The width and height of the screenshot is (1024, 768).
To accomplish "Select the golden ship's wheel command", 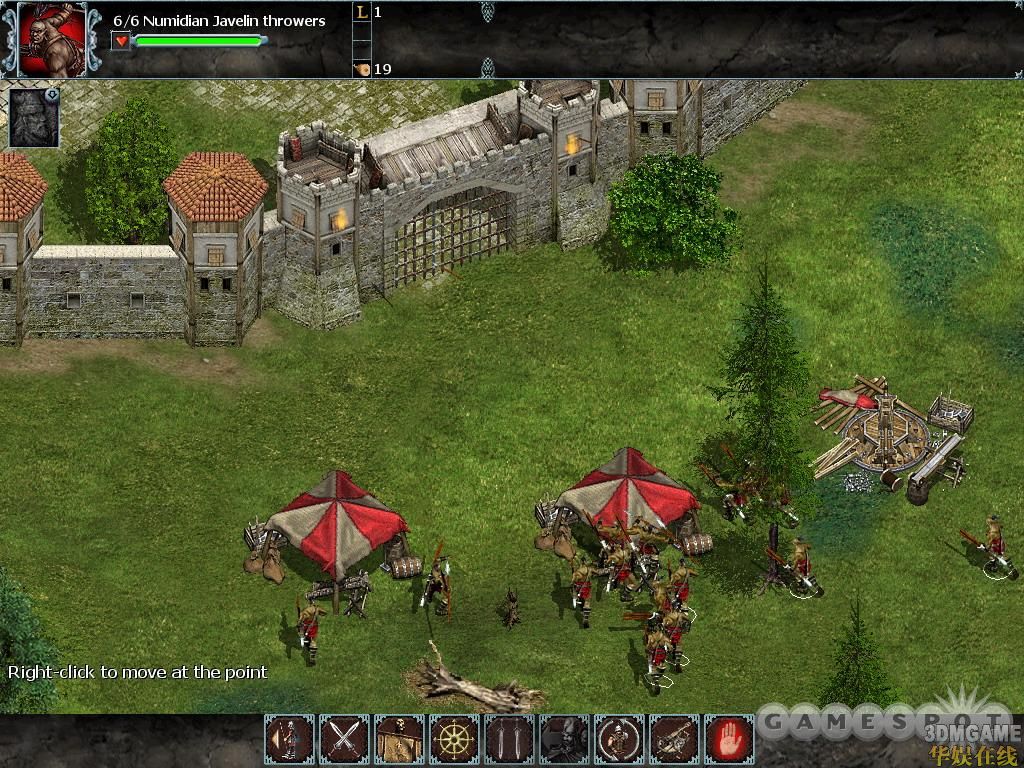I will click(x=455, y=740).
